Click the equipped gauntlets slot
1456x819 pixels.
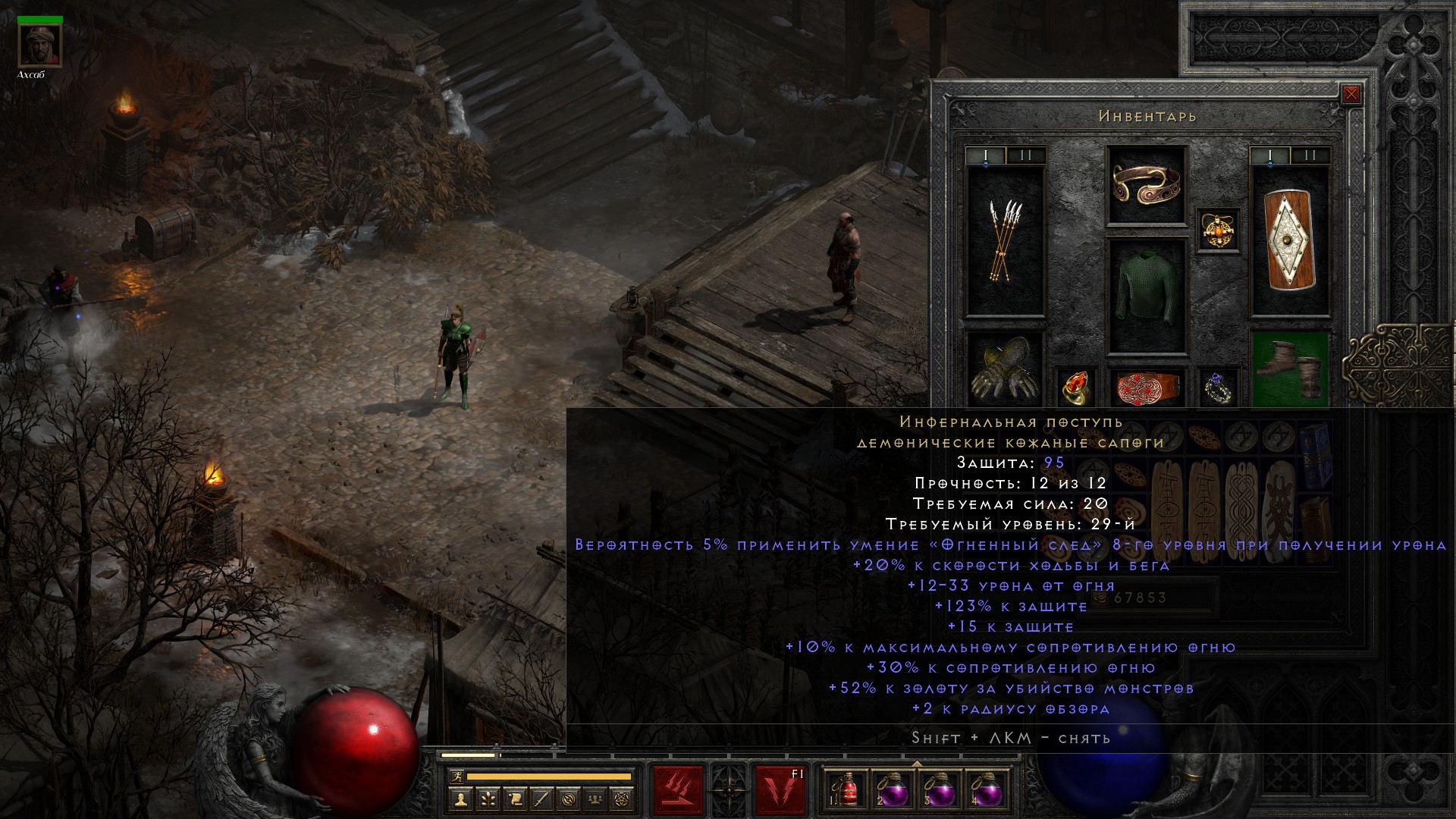(x=1005, y=369)
